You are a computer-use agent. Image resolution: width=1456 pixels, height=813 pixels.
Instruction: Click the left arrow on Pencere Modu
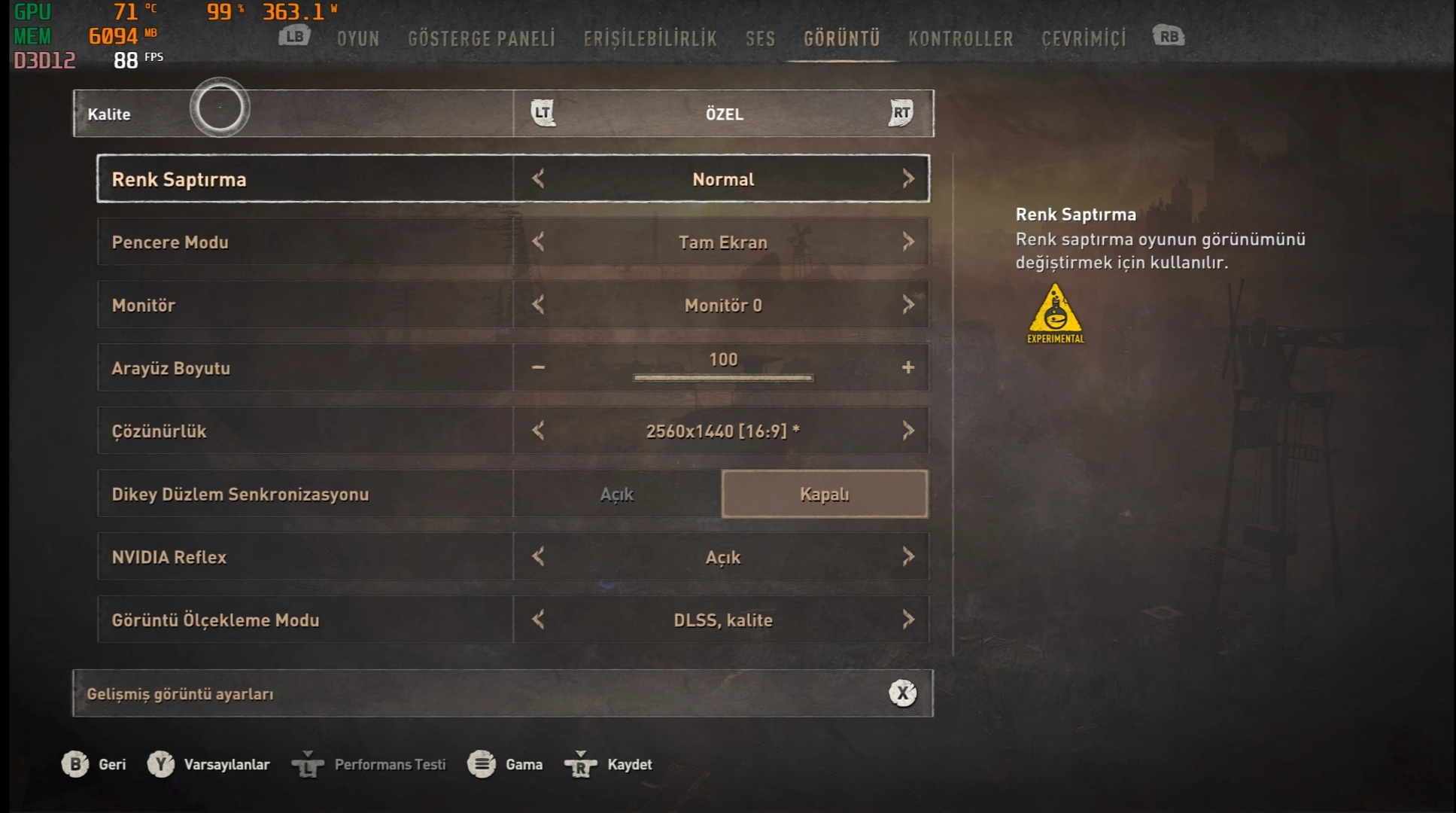(538, 242)
